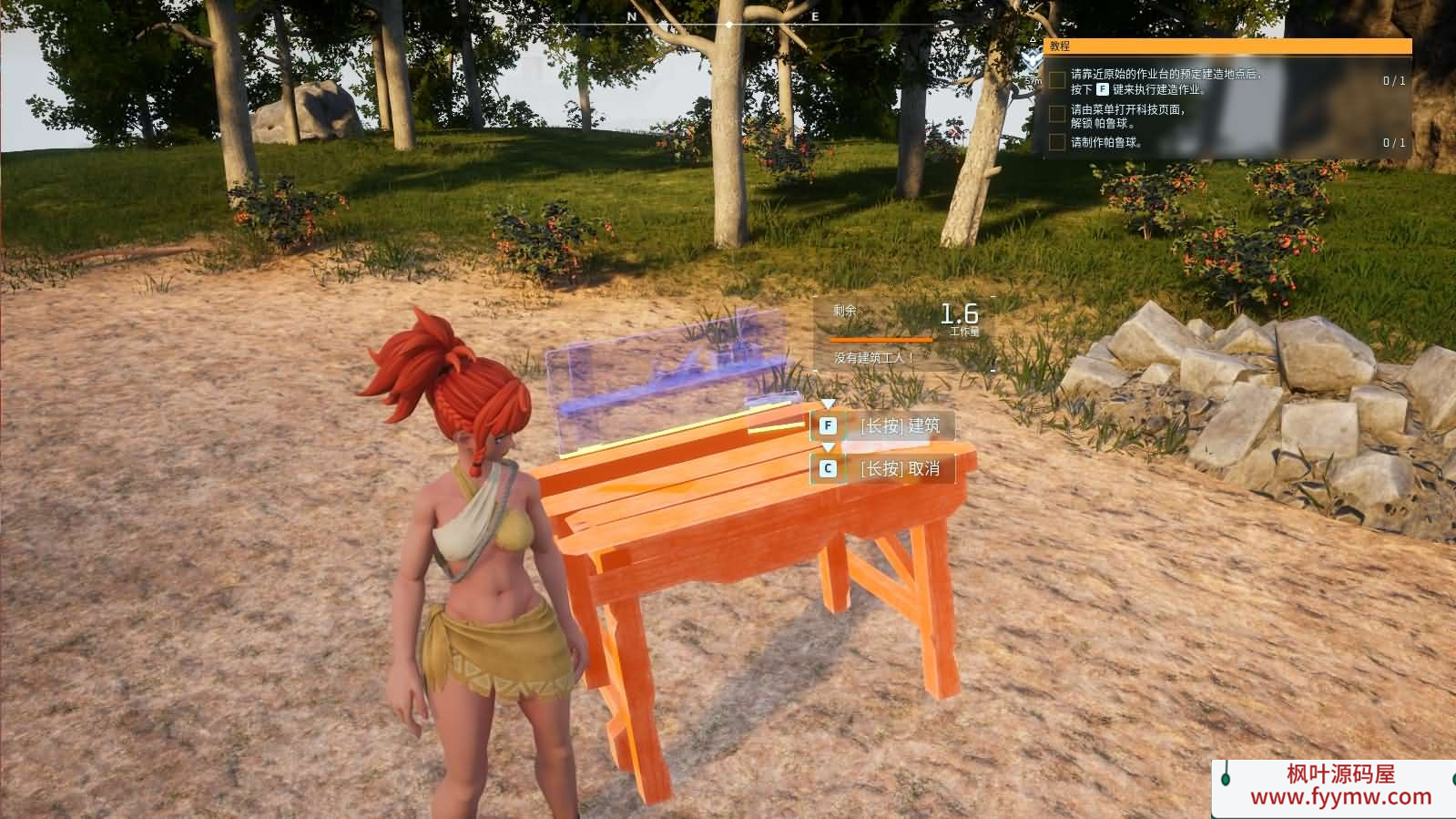Tick the workbench building objective checkbox
Screen dimensions: 1456x819
[1057, 81]
